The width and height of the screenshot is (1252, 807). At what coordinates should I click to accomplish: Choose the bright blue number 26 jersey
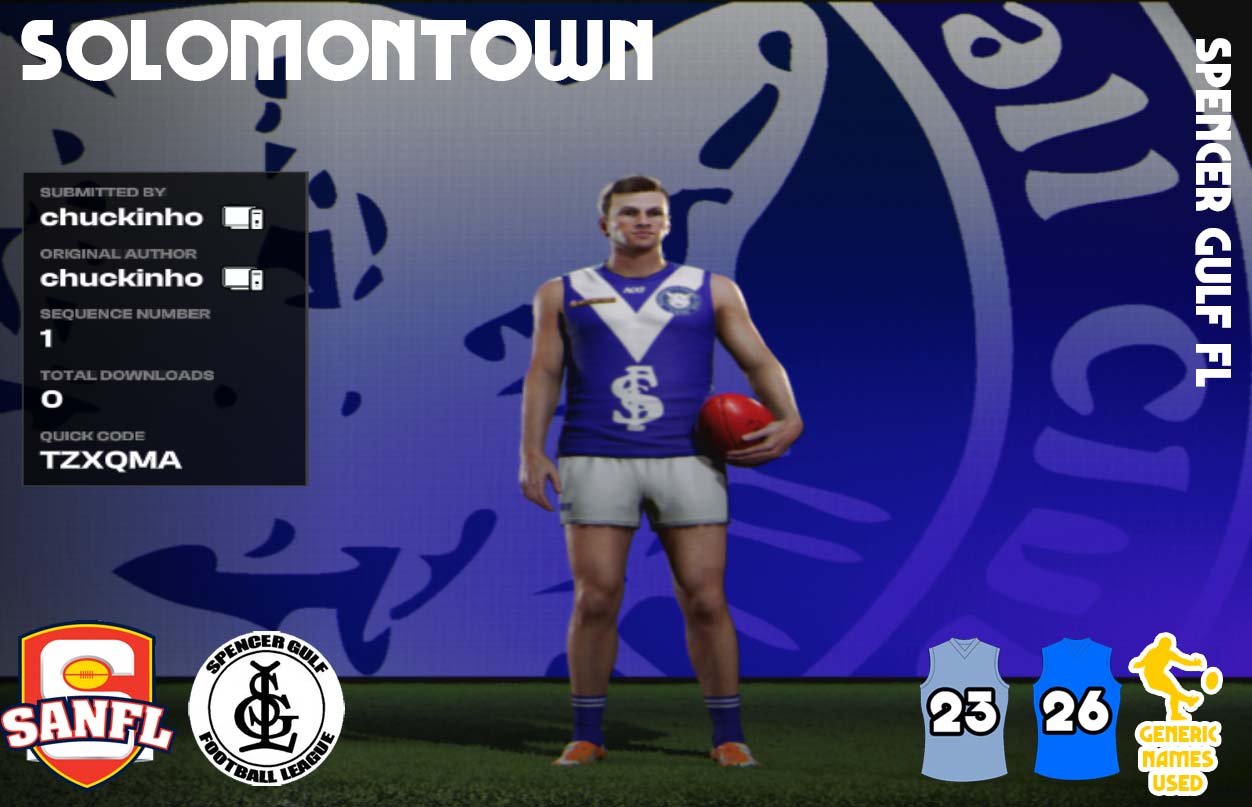[1076, 708]
